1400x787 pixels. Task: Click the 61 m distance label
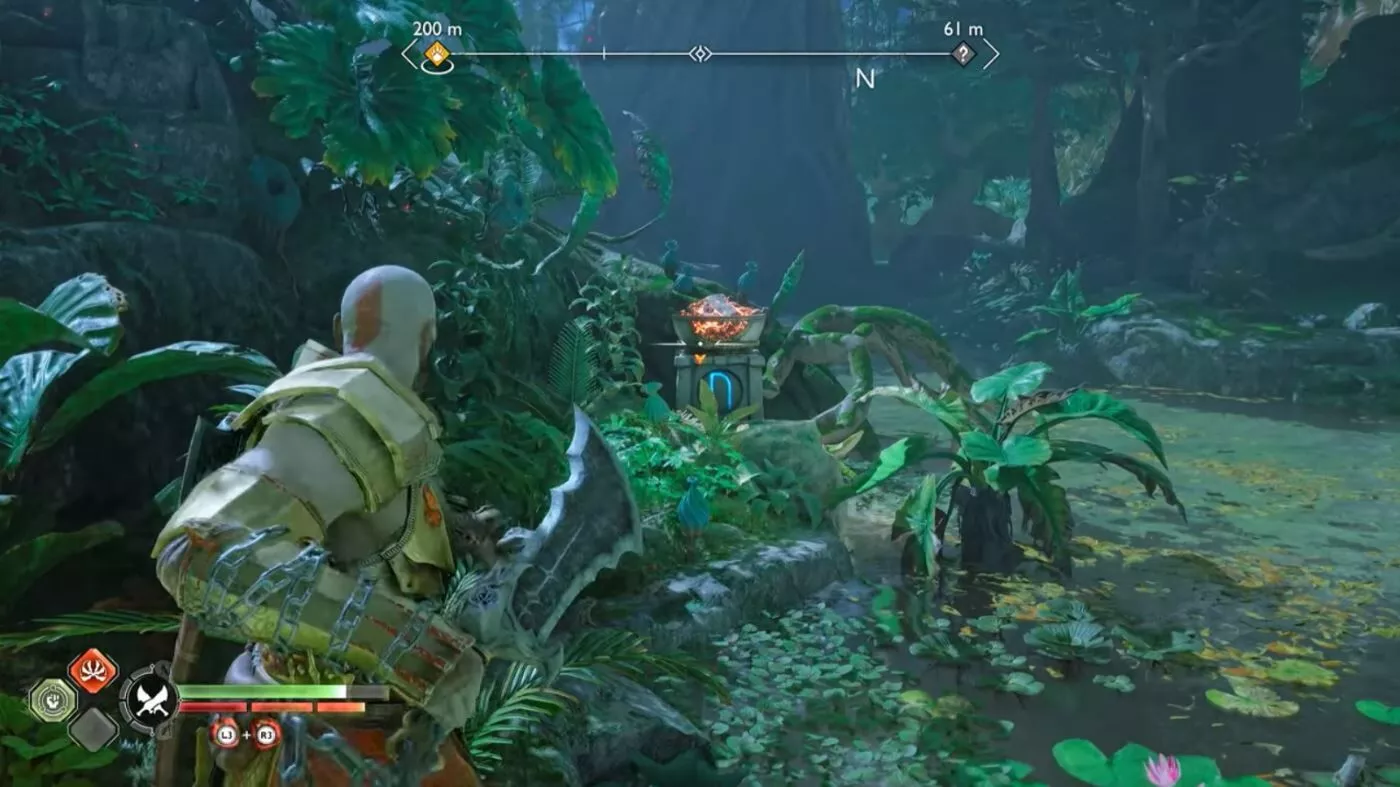coord(962,29)
